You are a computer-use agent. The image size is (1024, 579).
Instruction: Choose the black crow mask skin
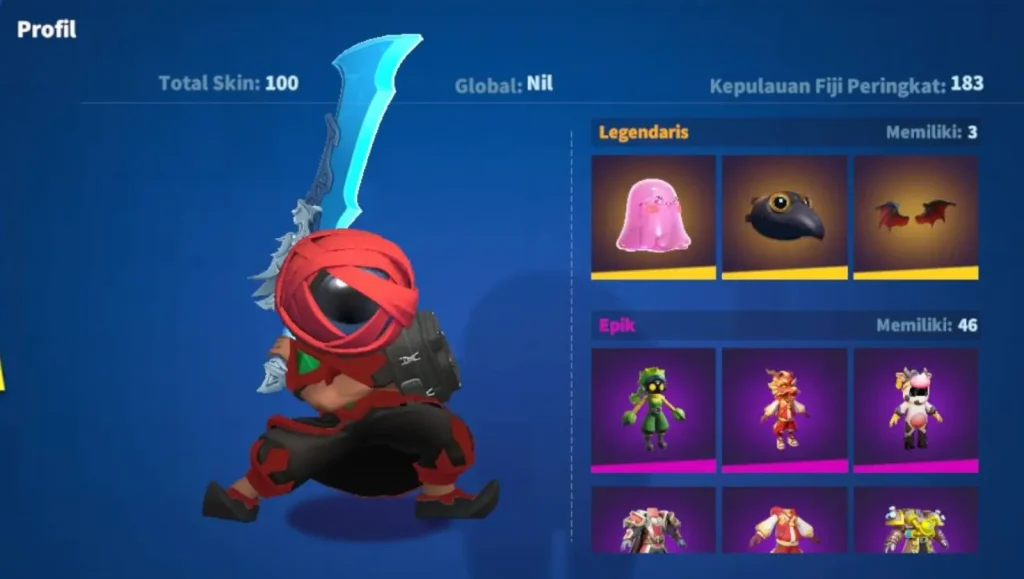[784, 216]
